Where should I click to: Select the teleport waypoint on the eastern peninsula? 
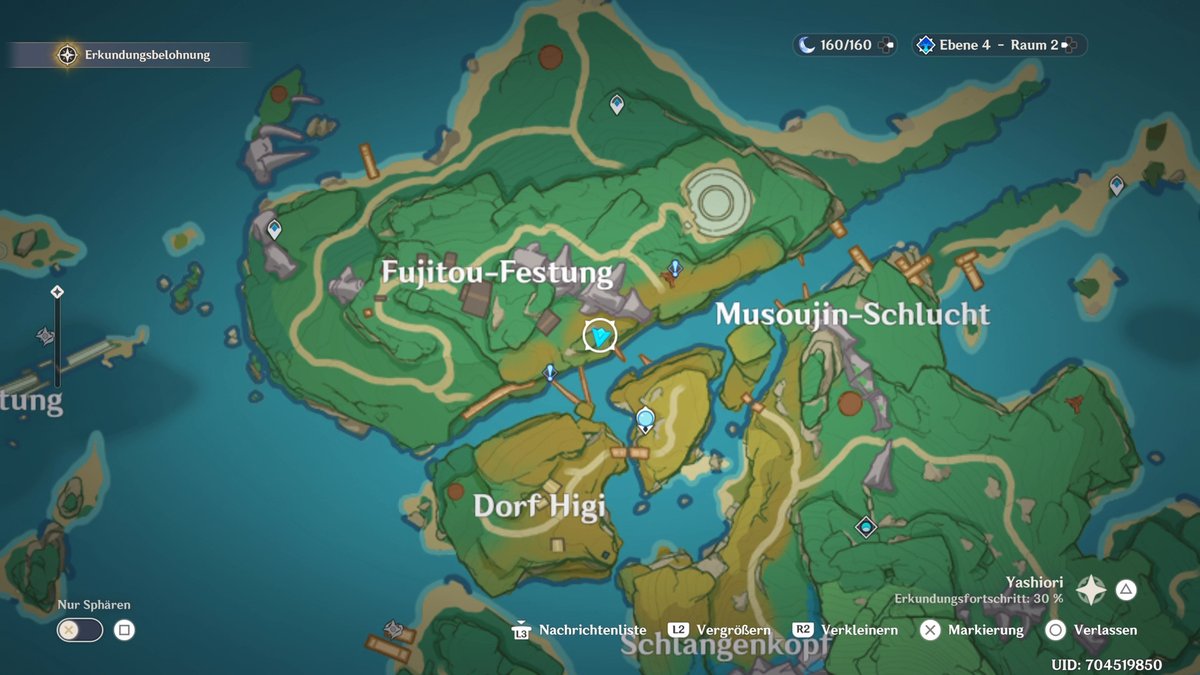(x=1117, y=185)
